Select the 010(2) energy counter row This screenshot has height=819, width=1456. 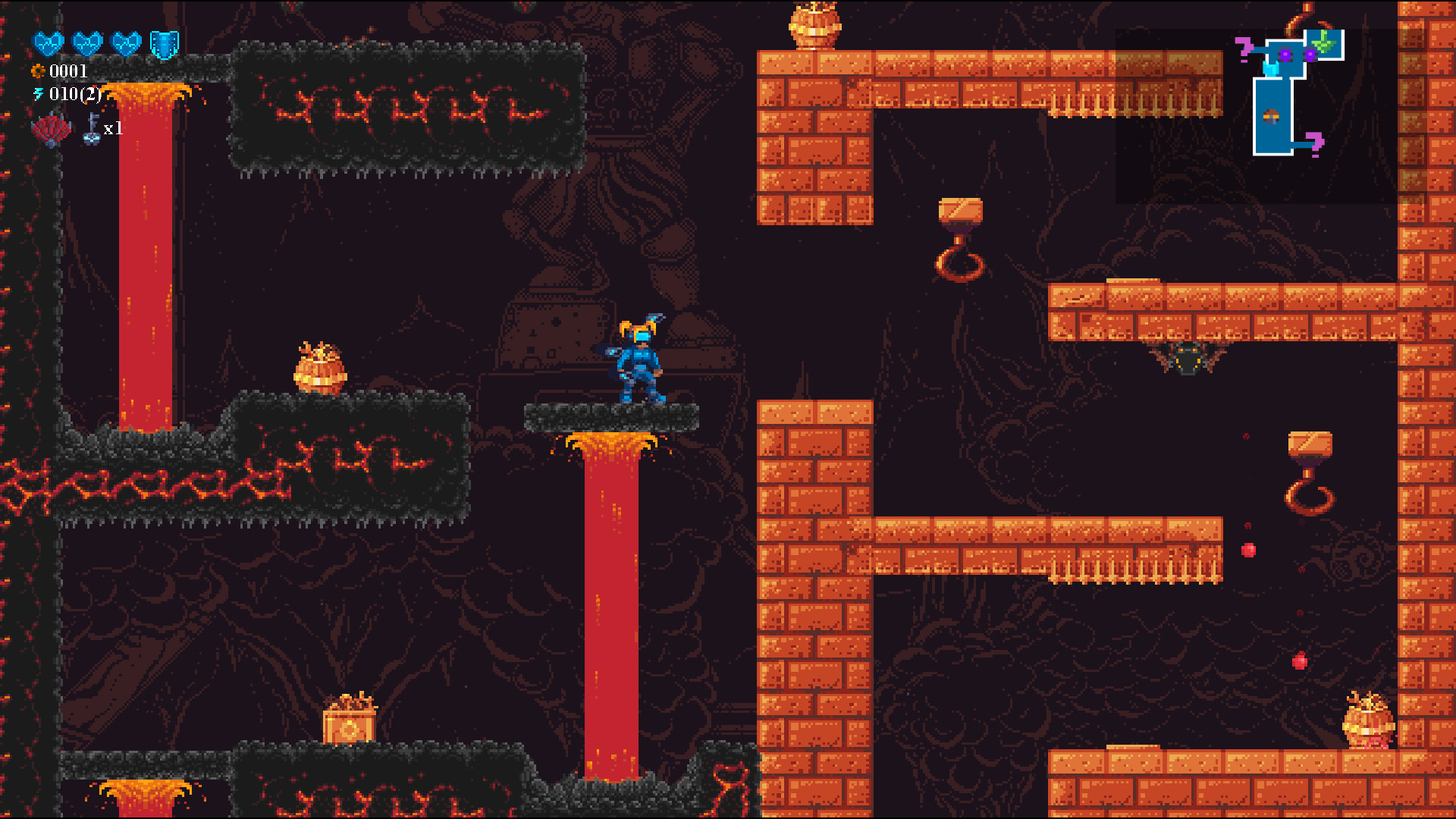coord(76,94)
